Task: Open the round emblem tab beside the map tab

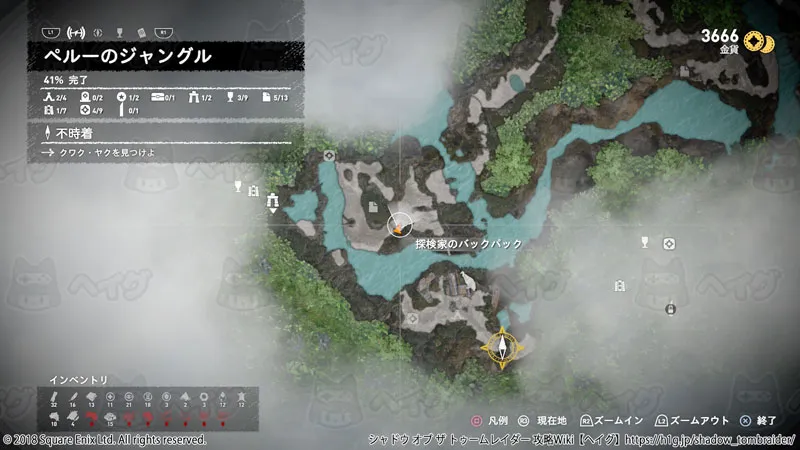Action: click(98, 31)
